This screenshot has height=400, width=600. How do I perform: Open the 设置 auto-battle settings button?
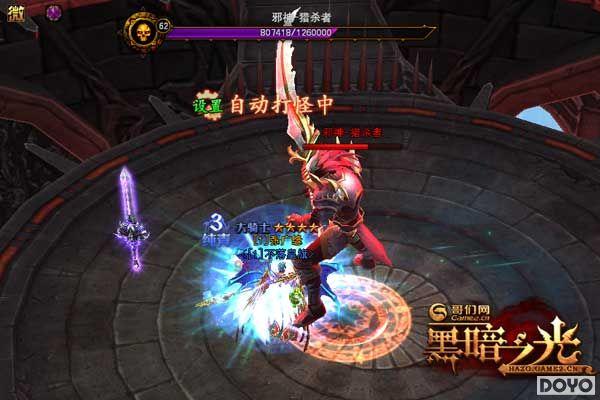[x=208, y=105]
